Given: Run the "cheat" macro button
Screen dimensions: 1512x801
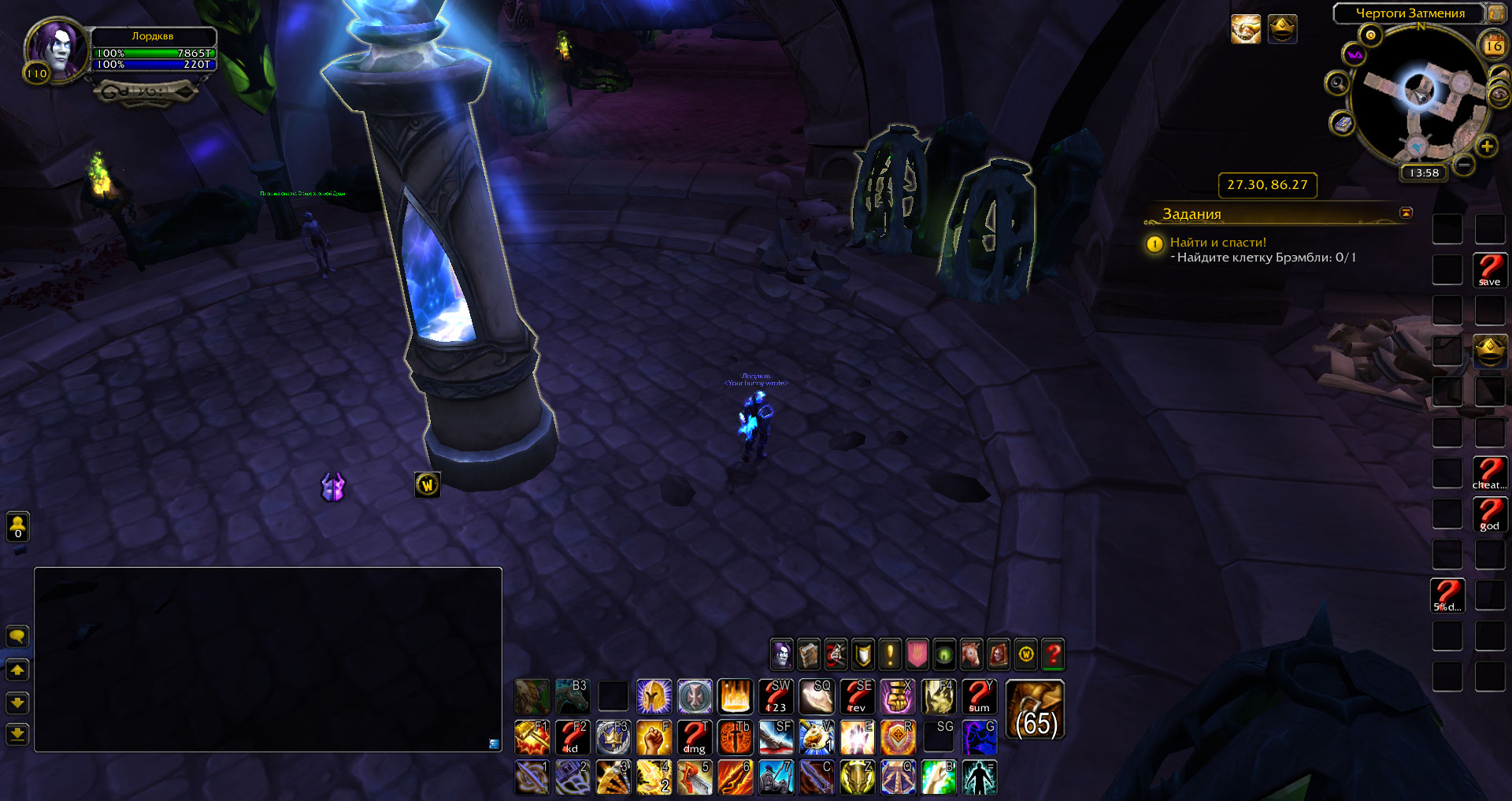Looking at the screenshot, I should (1489, 473).
